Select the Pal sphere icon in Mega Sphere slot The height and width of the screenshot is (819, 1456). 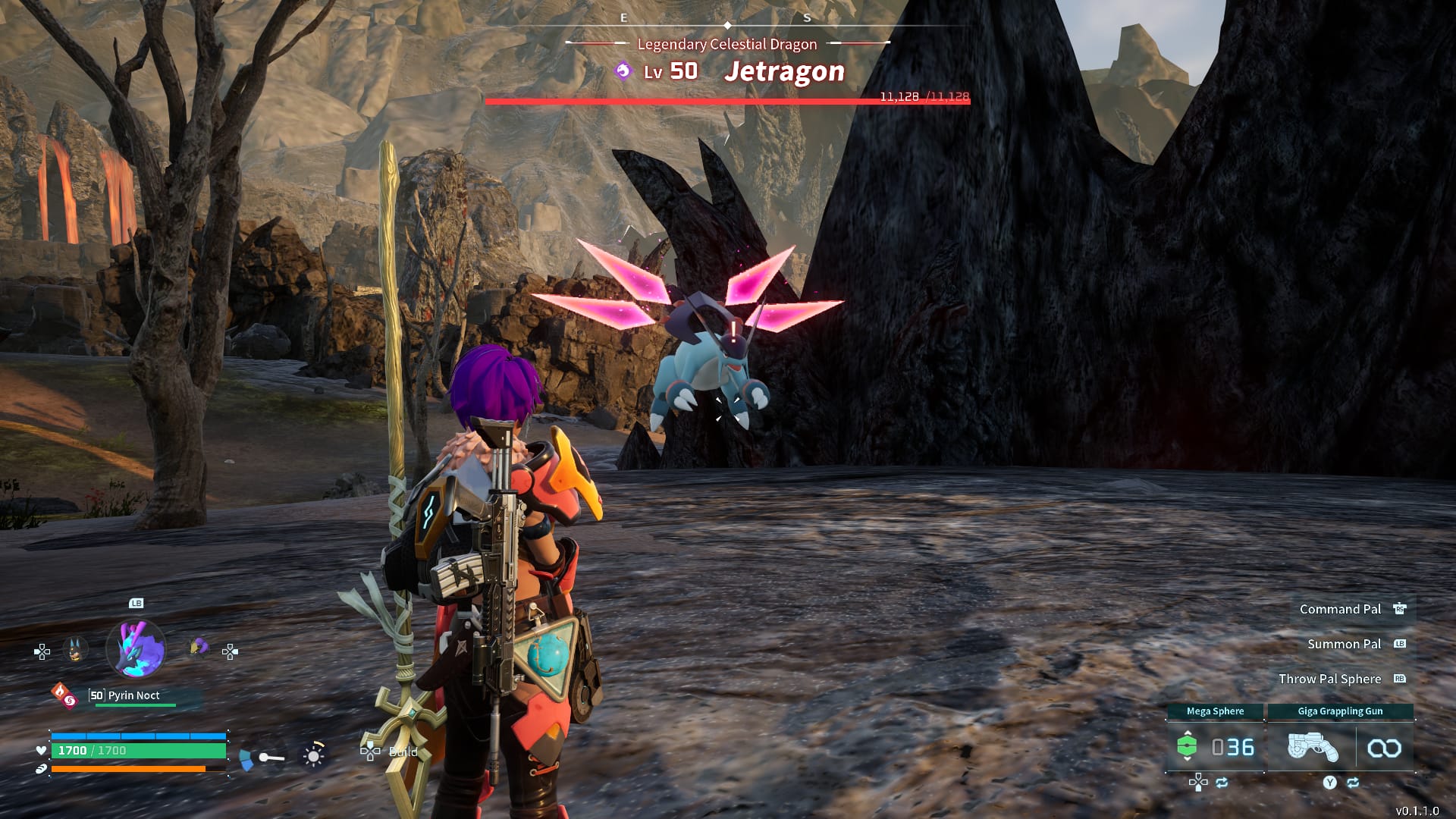click(x=1187, y=746)
